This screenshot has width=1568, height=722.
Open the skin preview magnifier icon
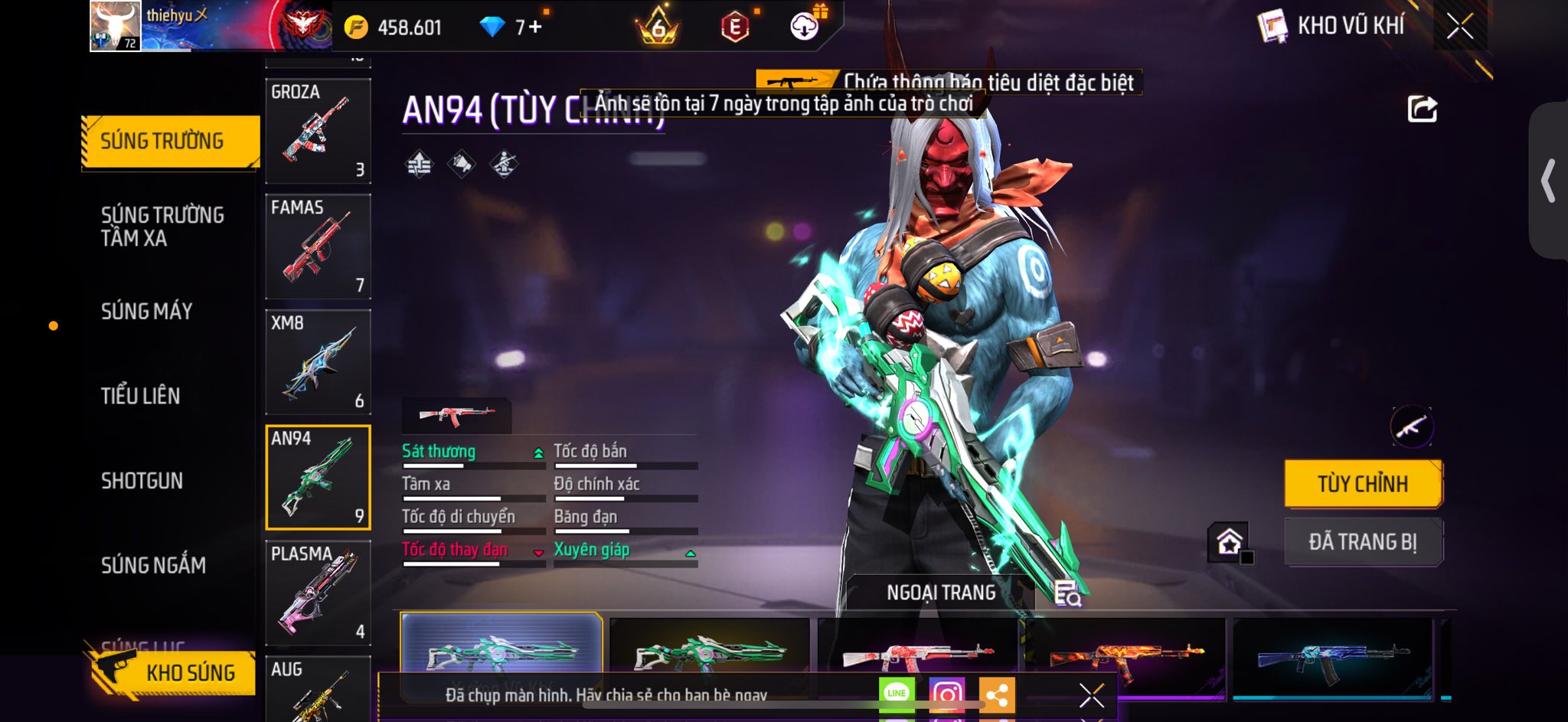pos(1067,593)
